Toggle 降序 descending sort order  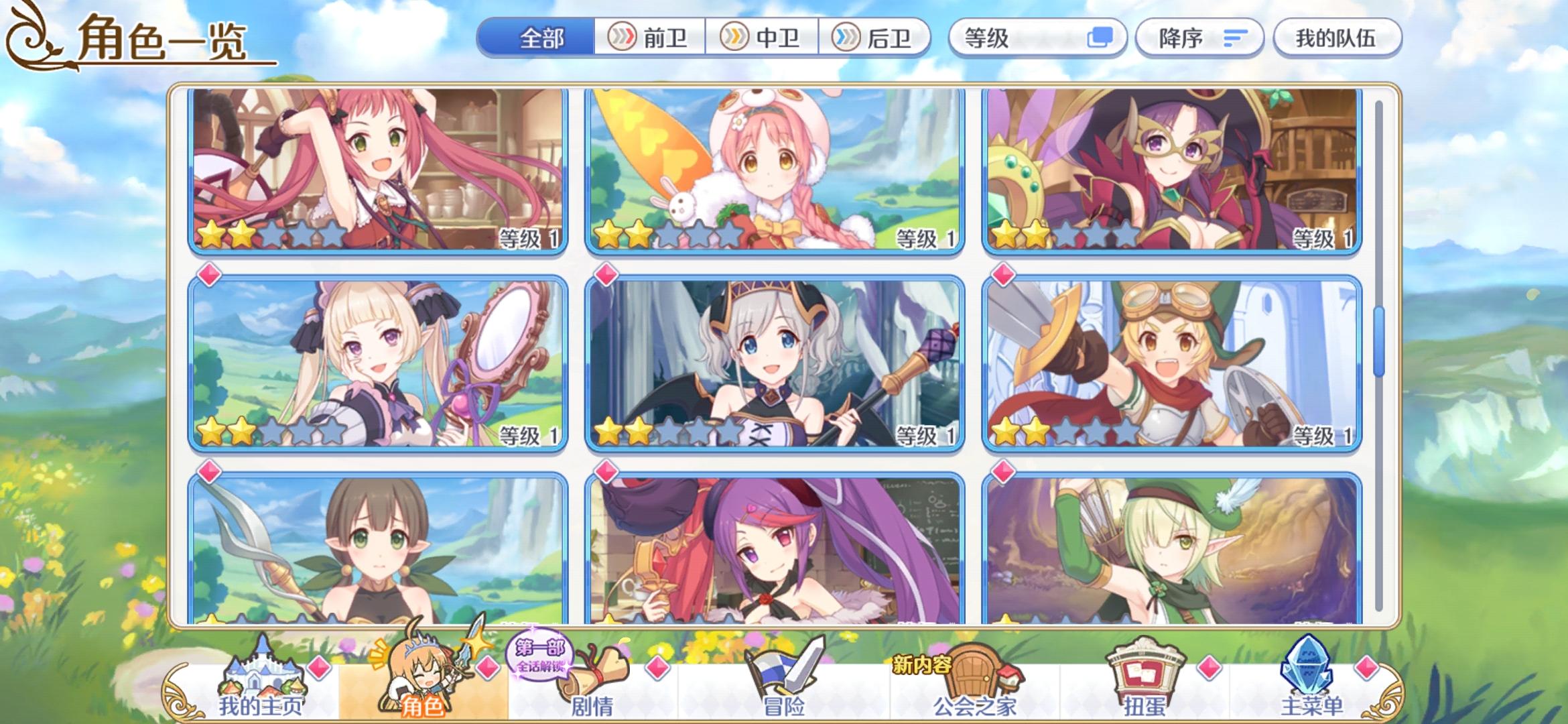pos(1199,38)
